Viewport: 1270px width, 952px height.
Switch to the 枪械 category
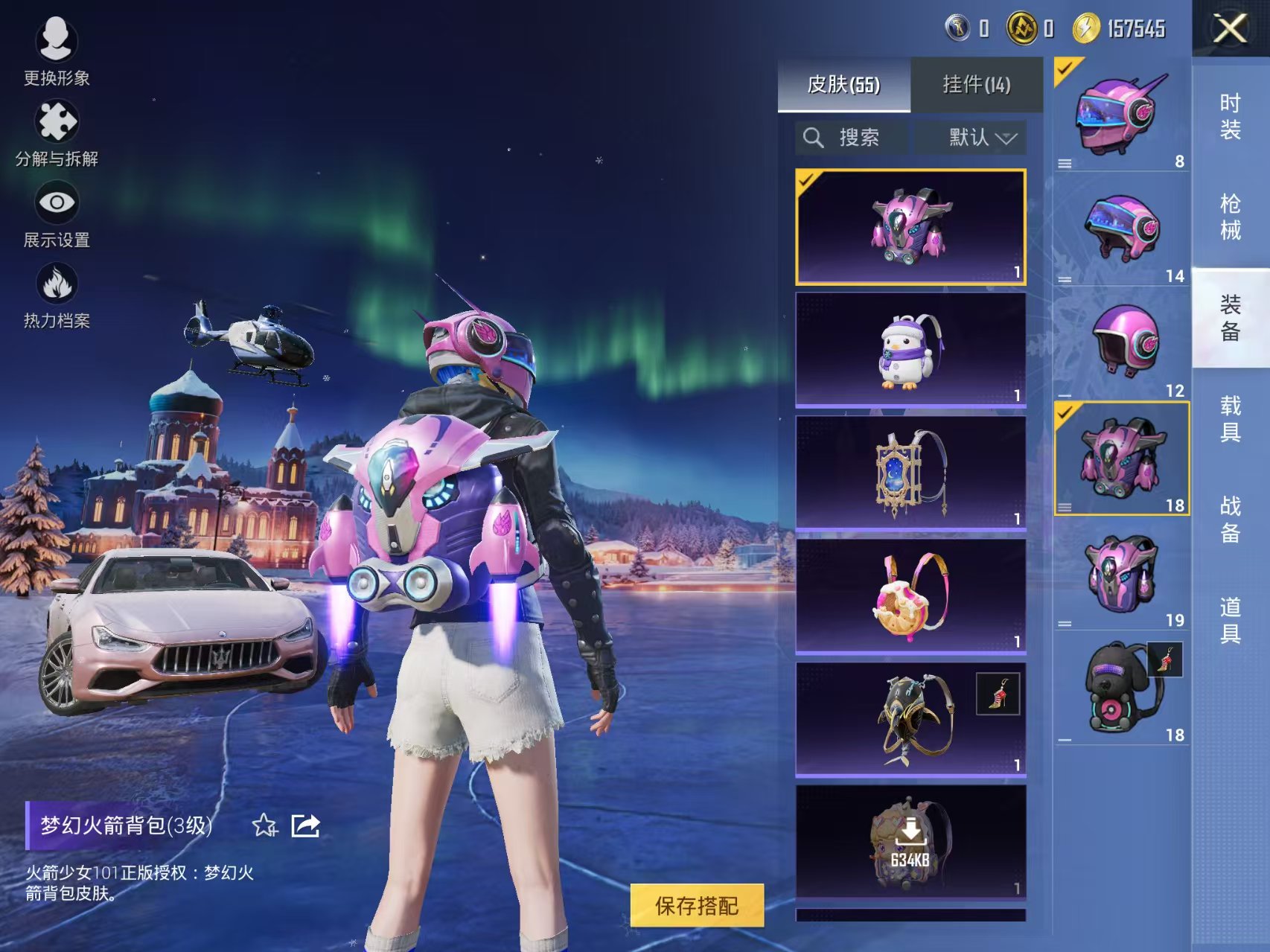click(1230, 217)
